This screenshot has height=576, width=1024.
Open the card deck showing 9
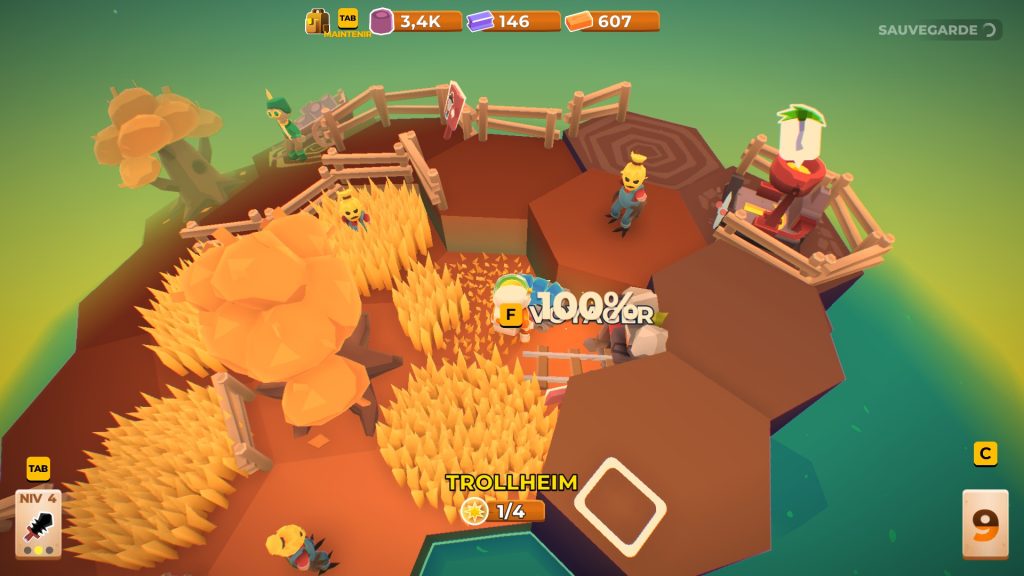click(984, 523)
